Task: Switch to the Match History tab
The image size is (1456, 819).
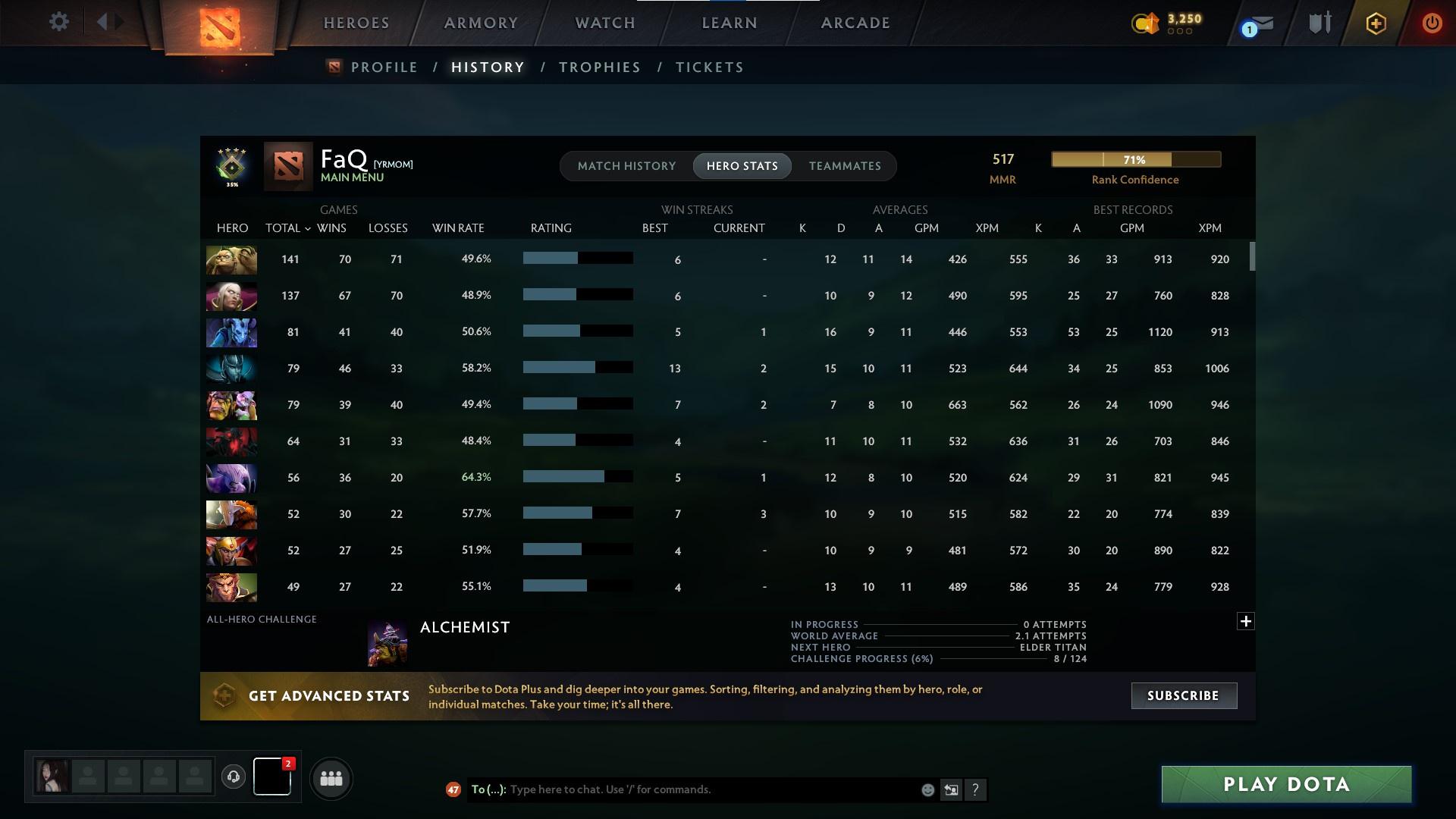Action: click(x=626, y=165)
